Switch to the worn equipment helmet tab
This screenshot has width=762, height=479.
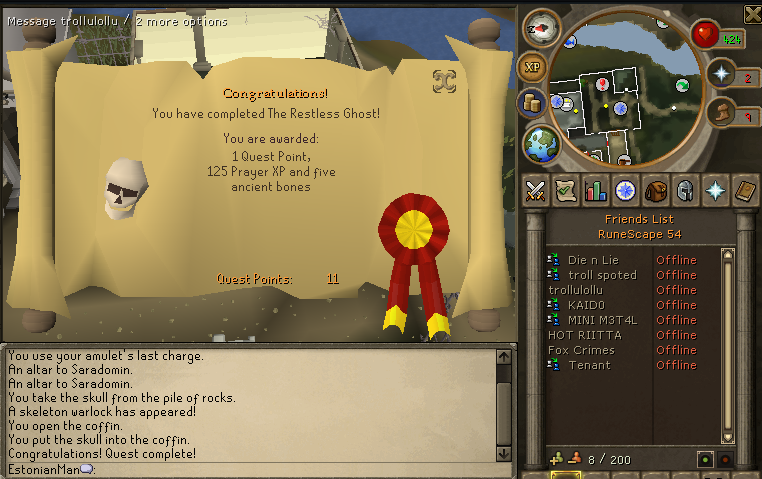(x=686, y=190)
